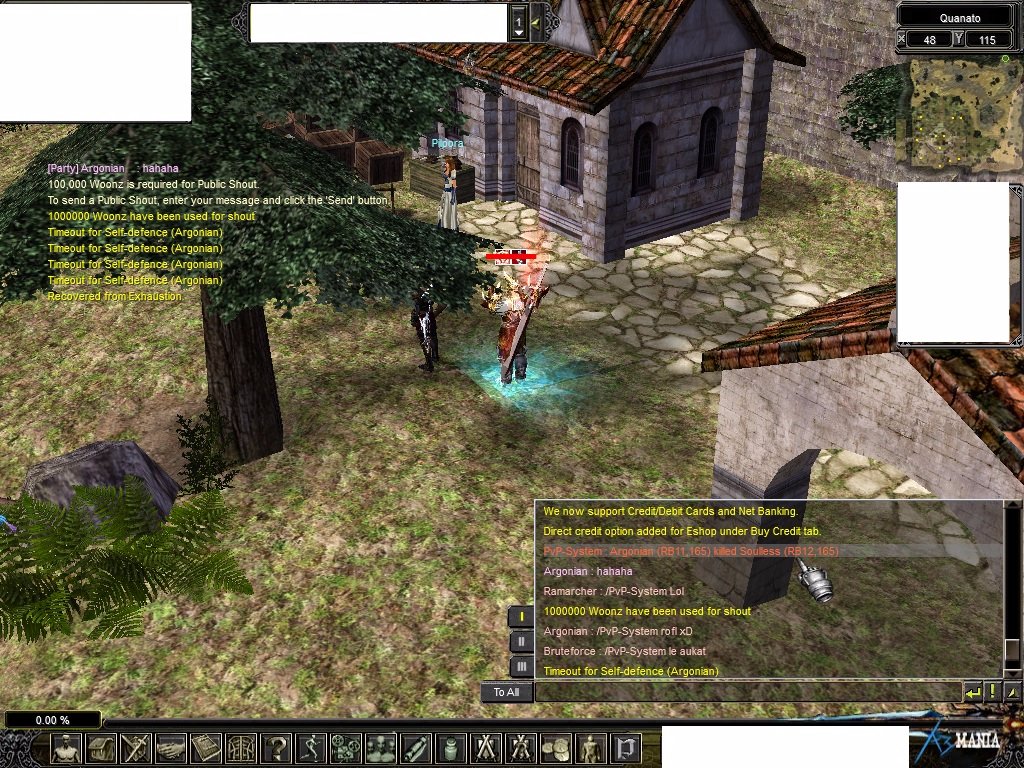1024x768 pixels.
Task: Switch to chat tab II
Action: coord(522,642)
